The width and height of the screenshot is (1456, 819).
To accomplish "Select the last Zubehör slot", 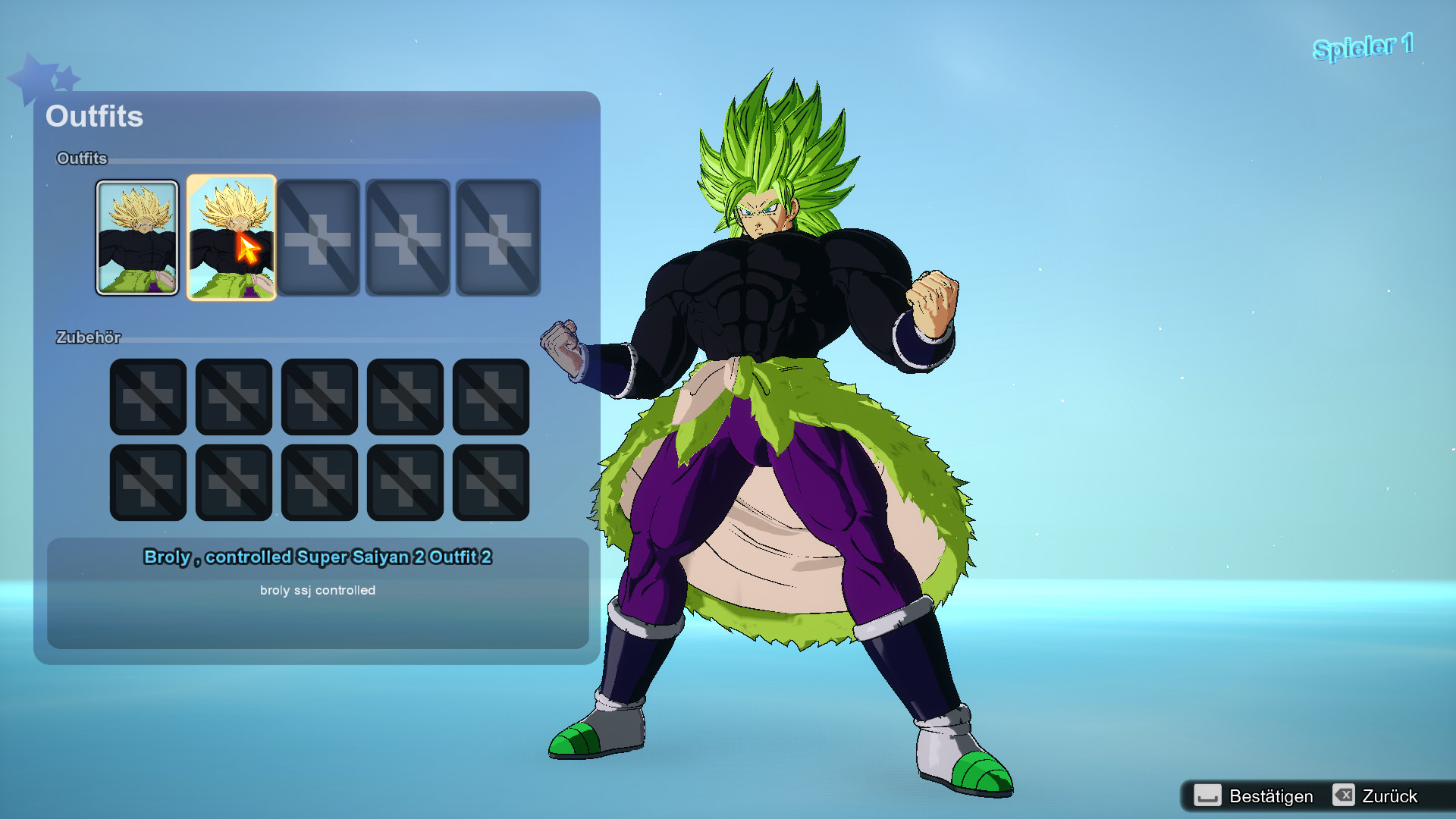I will click(491, 482).
